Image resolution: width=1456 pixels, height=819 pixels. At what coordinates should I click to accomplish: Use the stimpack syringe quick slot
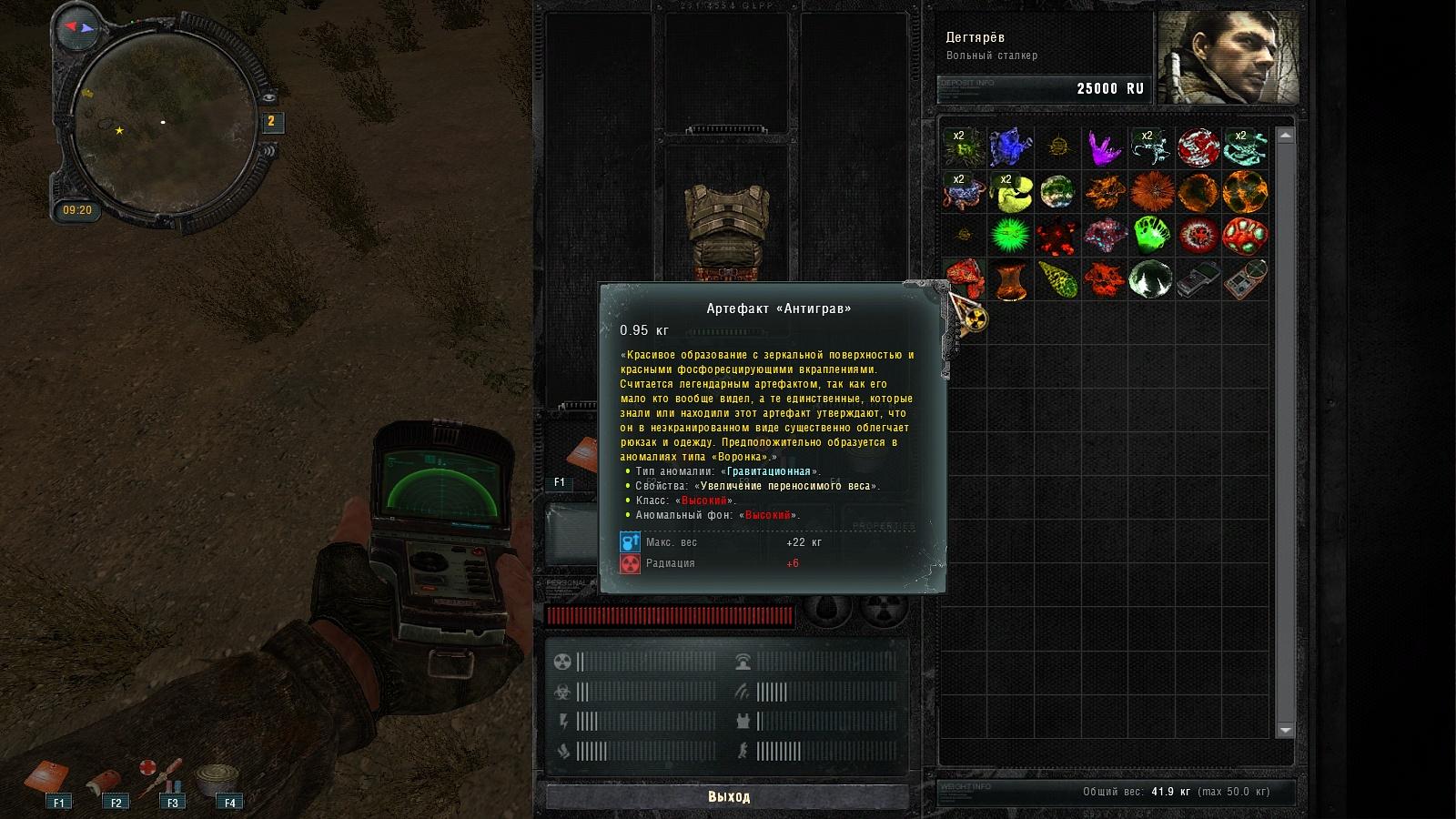162,776
